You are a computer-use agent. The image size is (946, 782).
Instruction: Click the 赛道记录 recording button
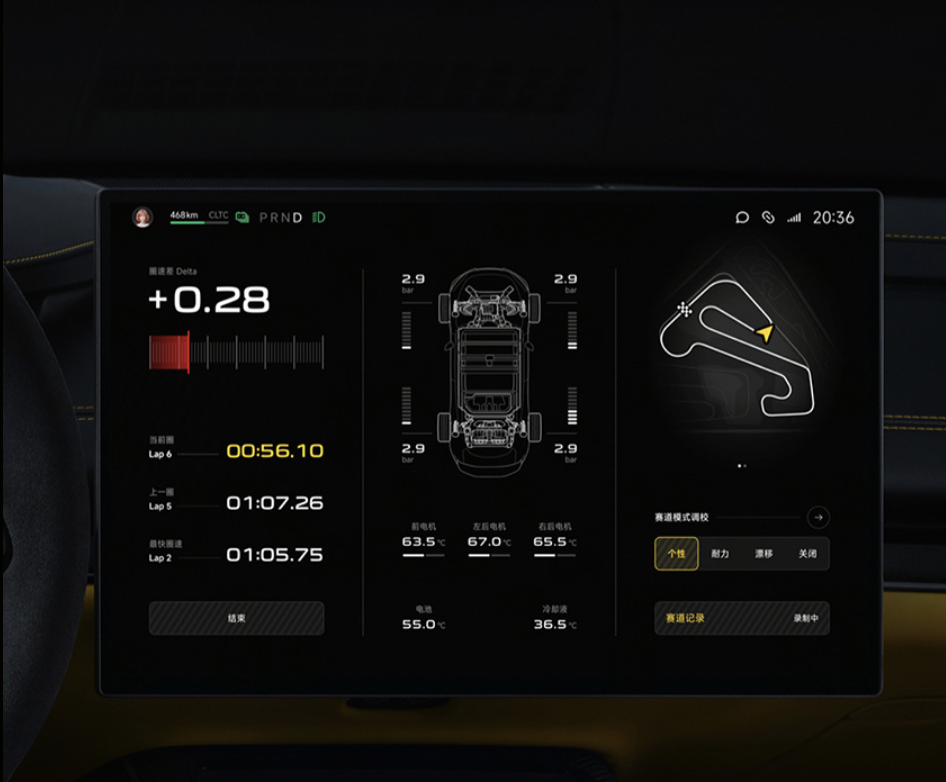(x=741, y=618)
